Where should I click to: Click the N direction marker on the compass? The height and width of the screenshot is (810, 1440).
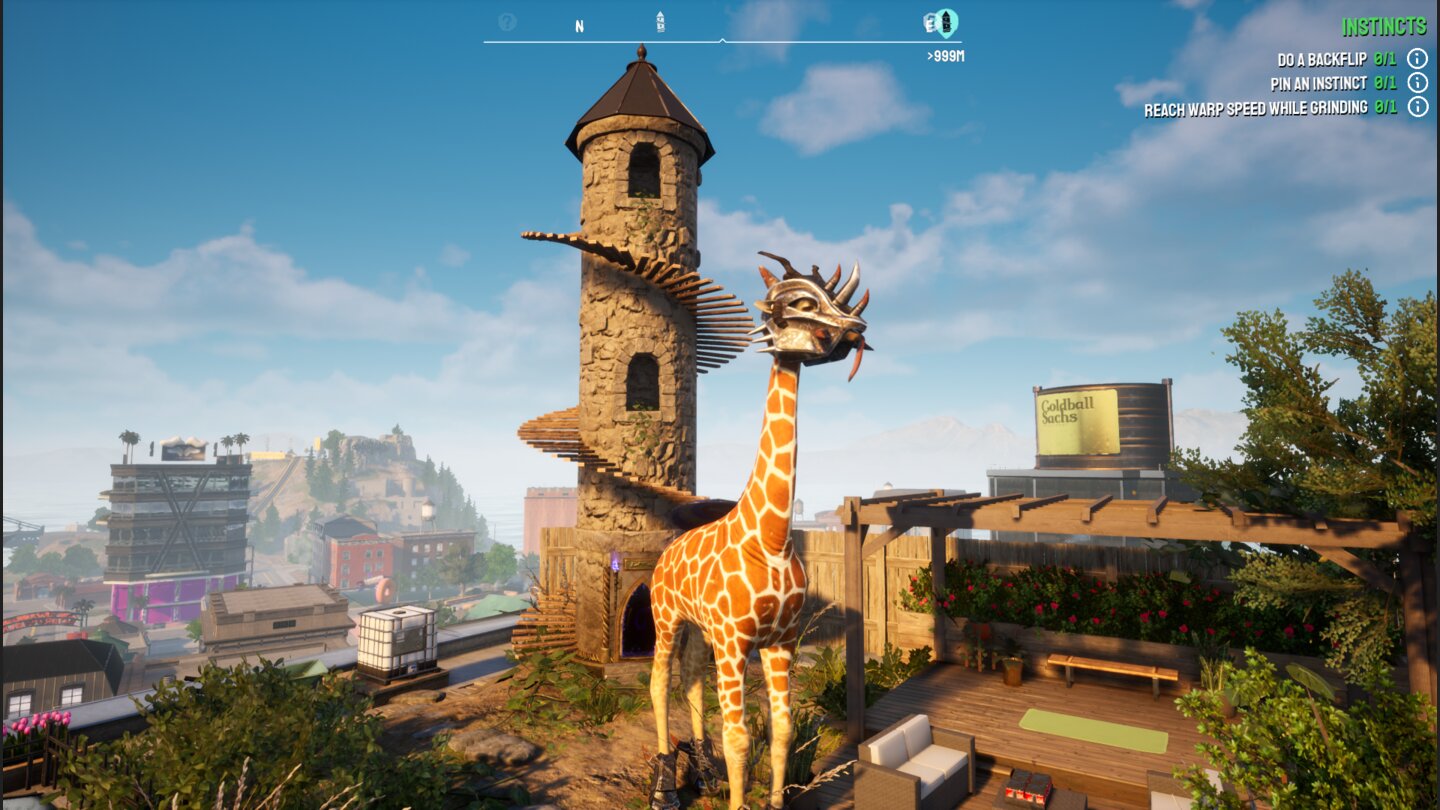579,24
